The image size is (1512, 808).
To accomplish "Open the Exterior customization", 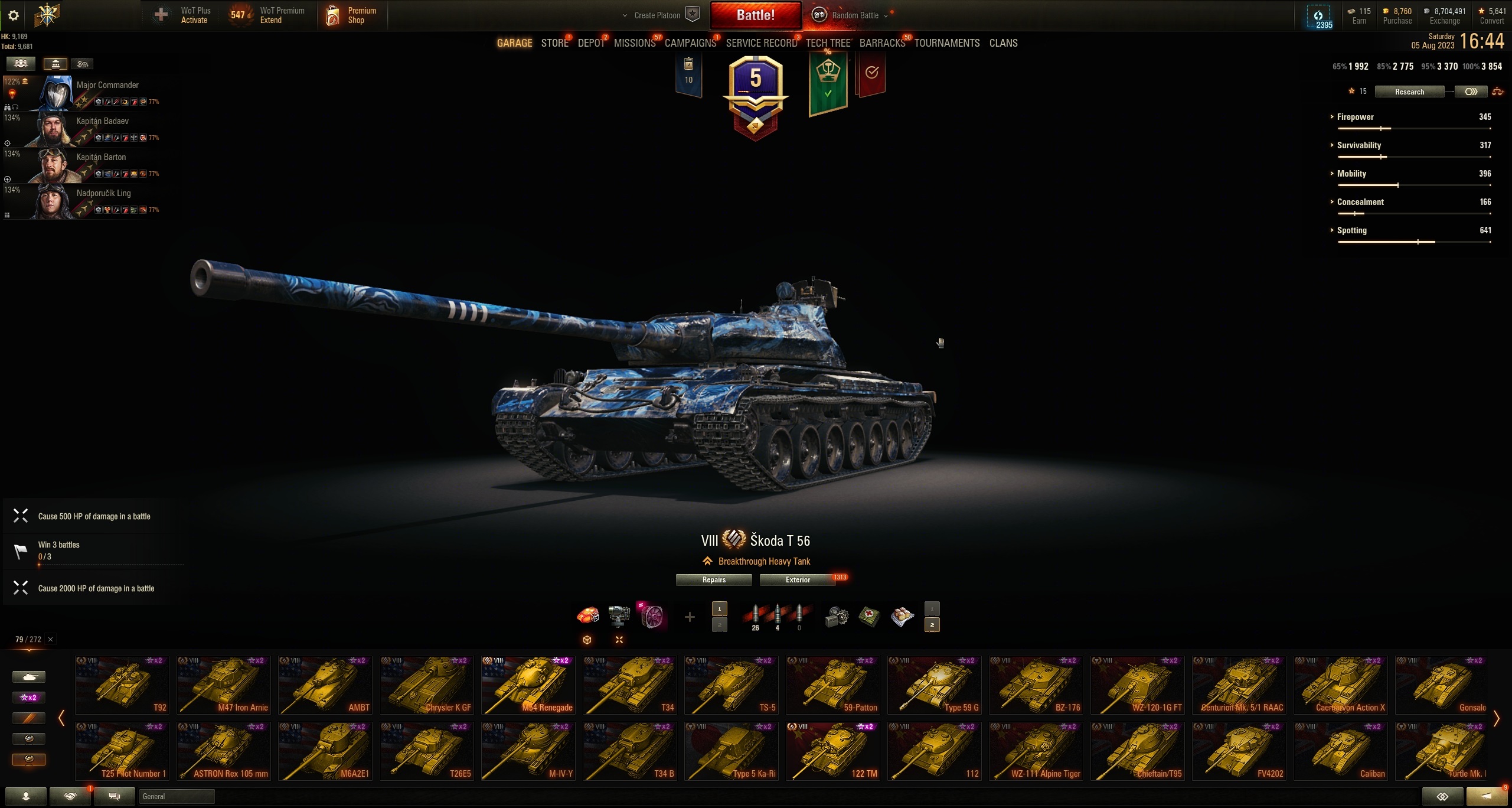I will (798, 580).
